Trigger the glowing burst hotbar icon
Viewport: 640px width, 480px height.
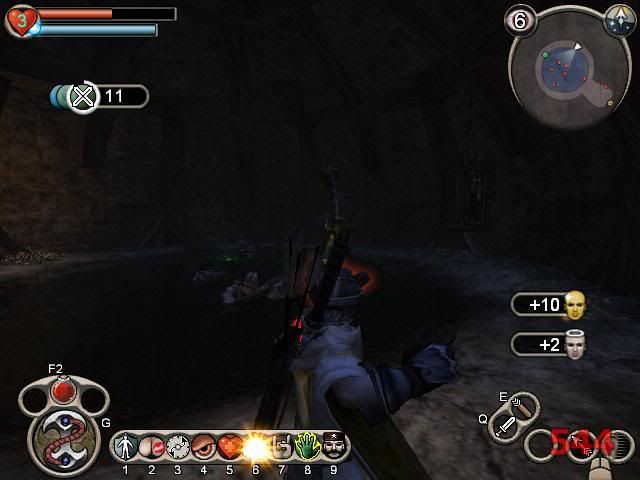click(x=256, y=445)
